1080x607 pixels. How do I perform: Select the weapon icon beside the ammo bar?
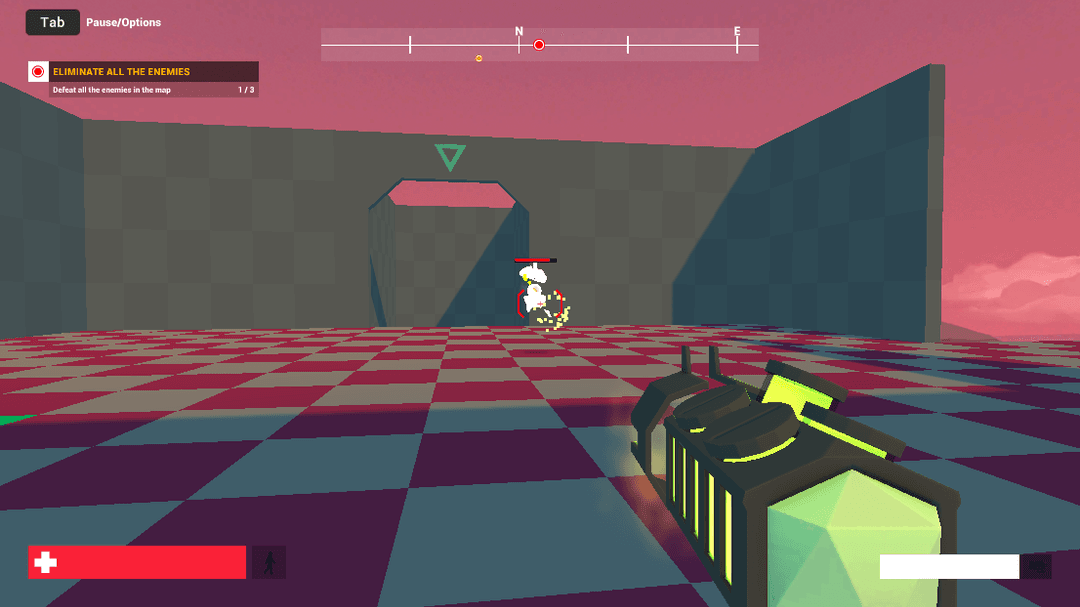1037,567
